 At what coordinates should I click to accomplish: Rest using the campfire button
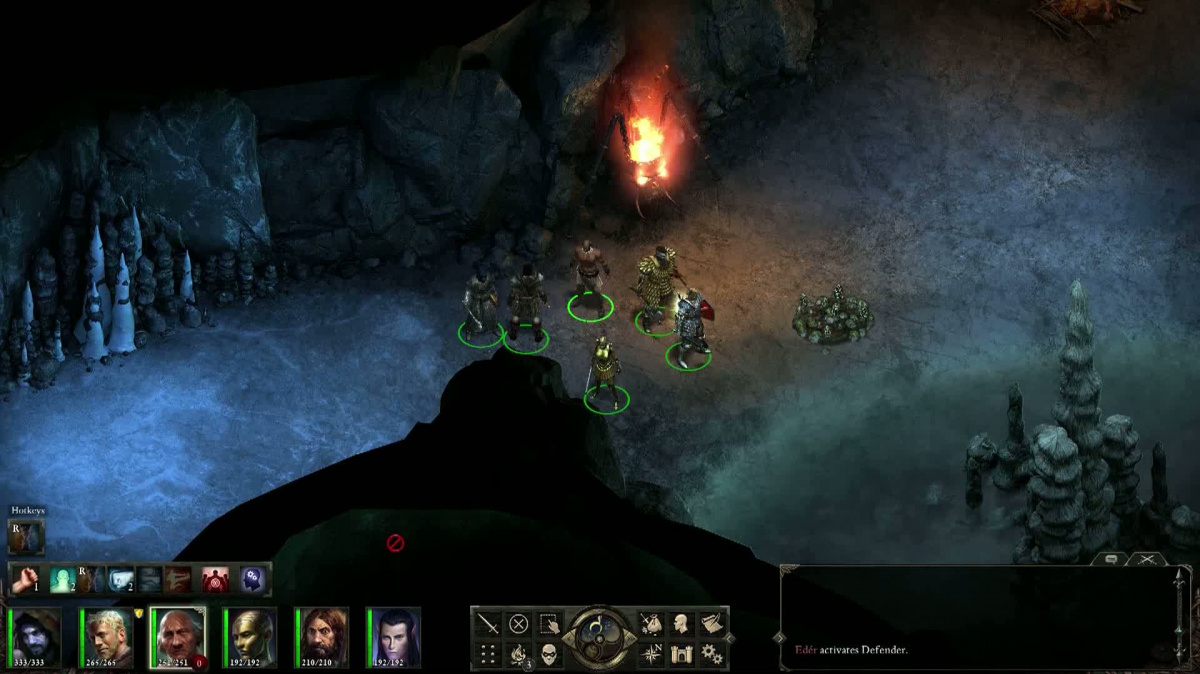(x=518, y=654)
